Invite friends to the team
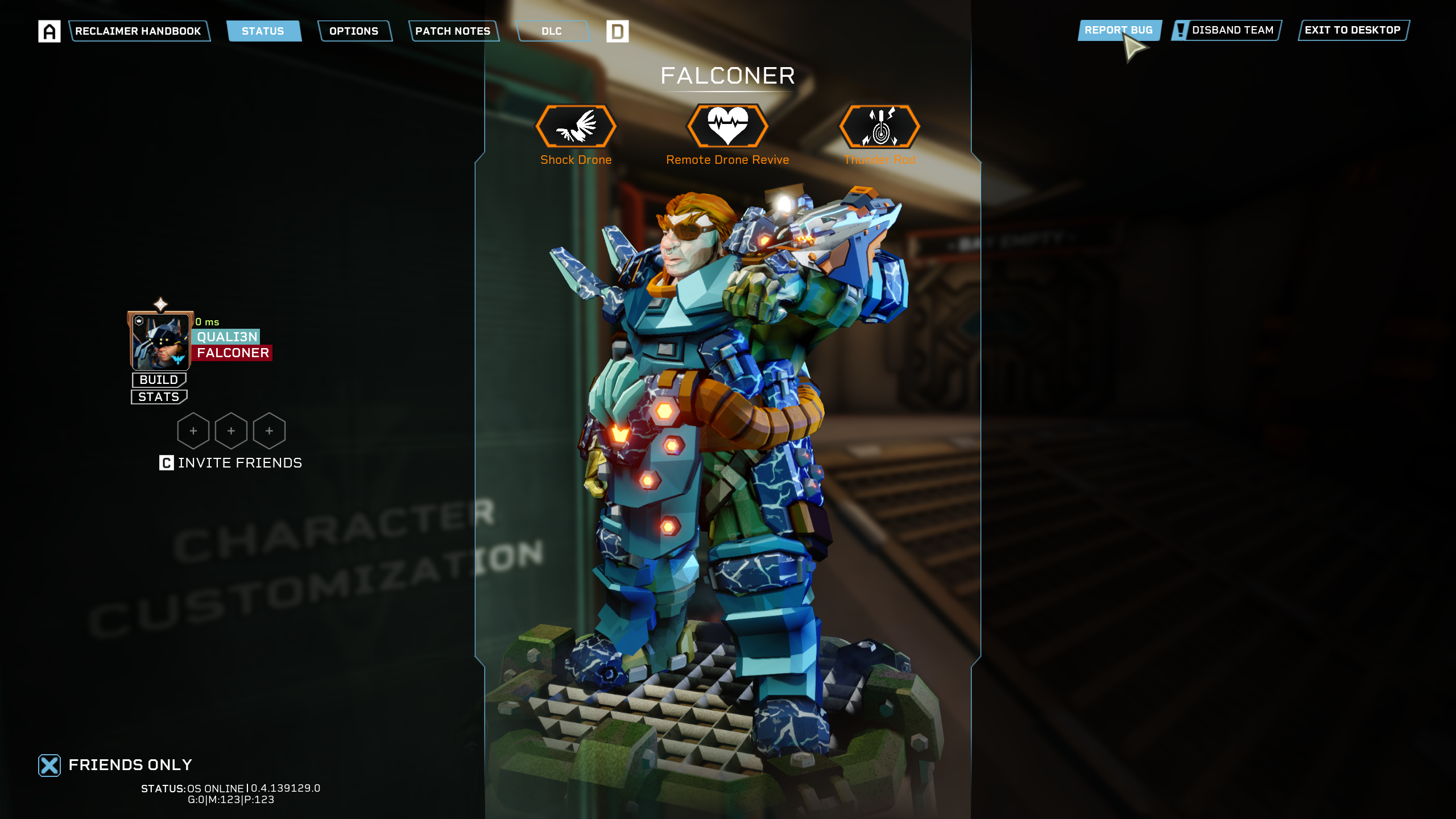 pos(231,462)
